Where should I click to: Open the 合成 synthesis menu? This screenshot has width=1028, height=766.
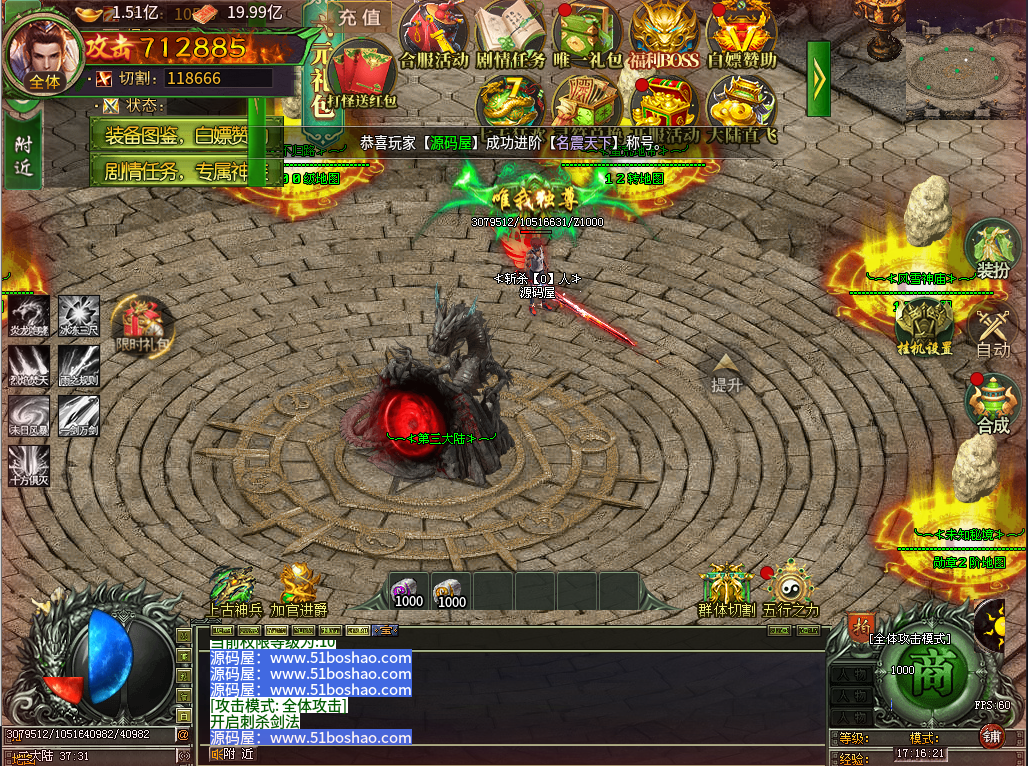coord(992,403)
